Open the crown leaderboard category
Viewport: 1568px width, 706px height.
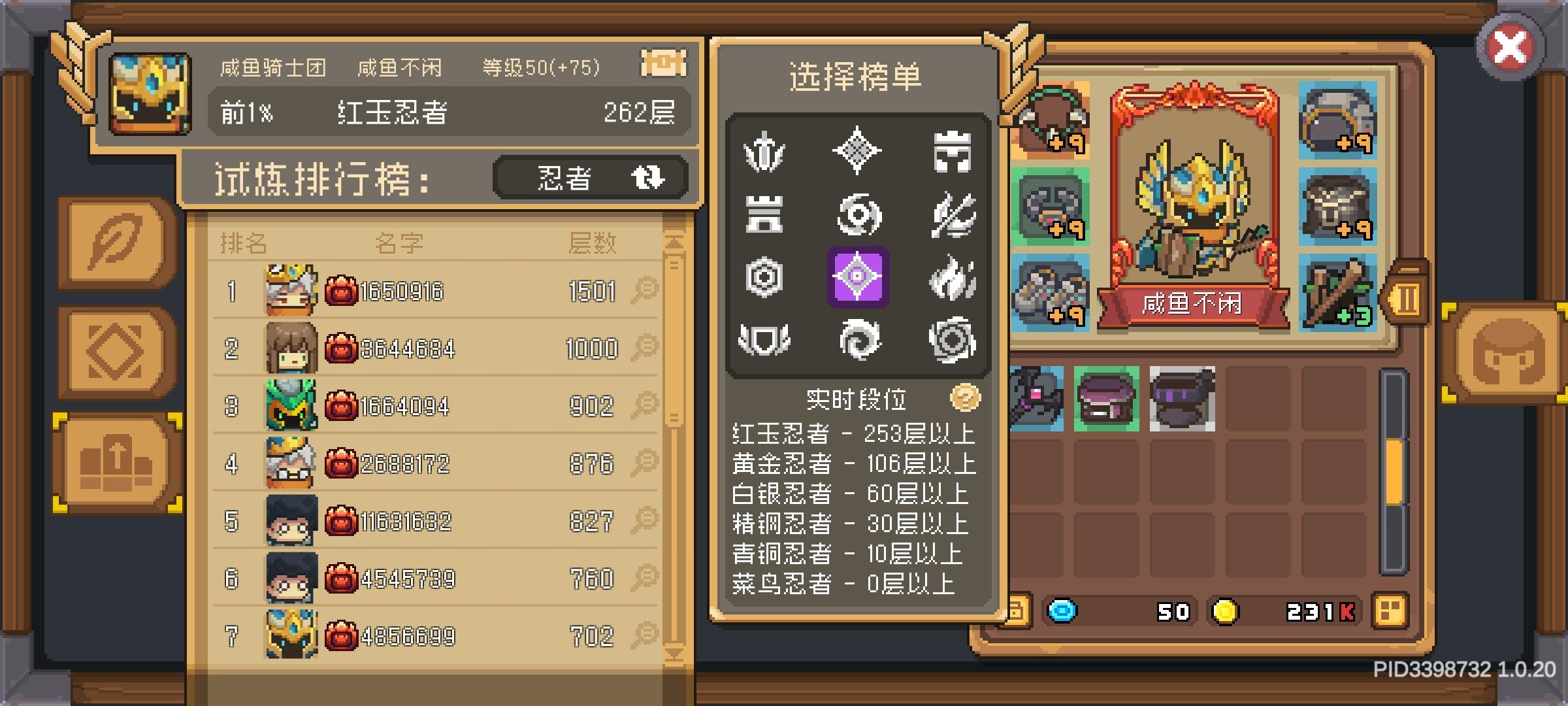click(x=952, y=152)
